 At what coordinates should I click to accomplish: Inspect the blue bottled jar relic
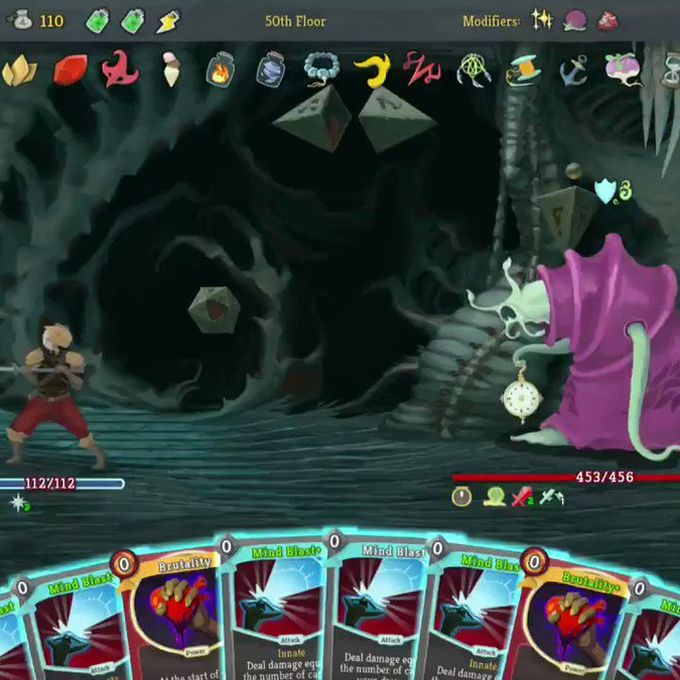(270, 69)
